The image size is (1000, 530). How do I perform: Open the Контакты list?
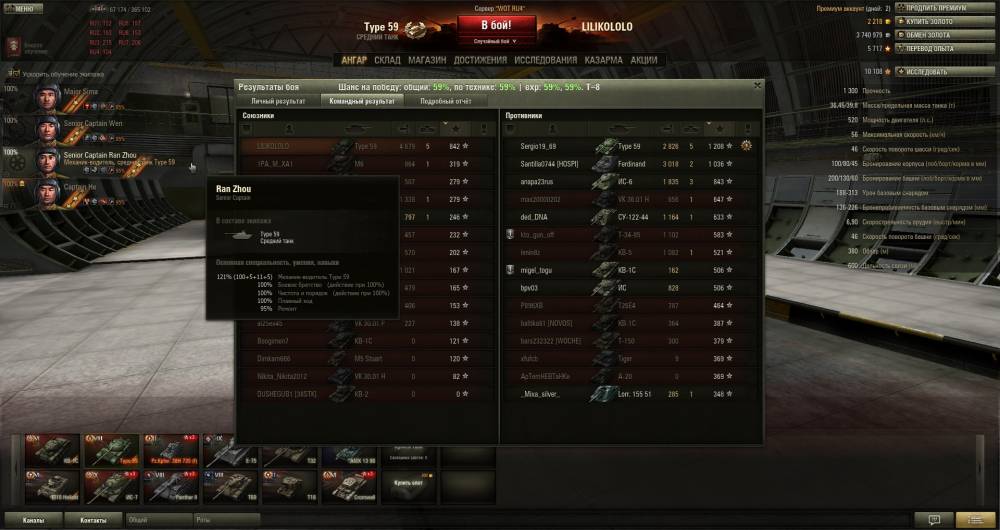(93, 520)
